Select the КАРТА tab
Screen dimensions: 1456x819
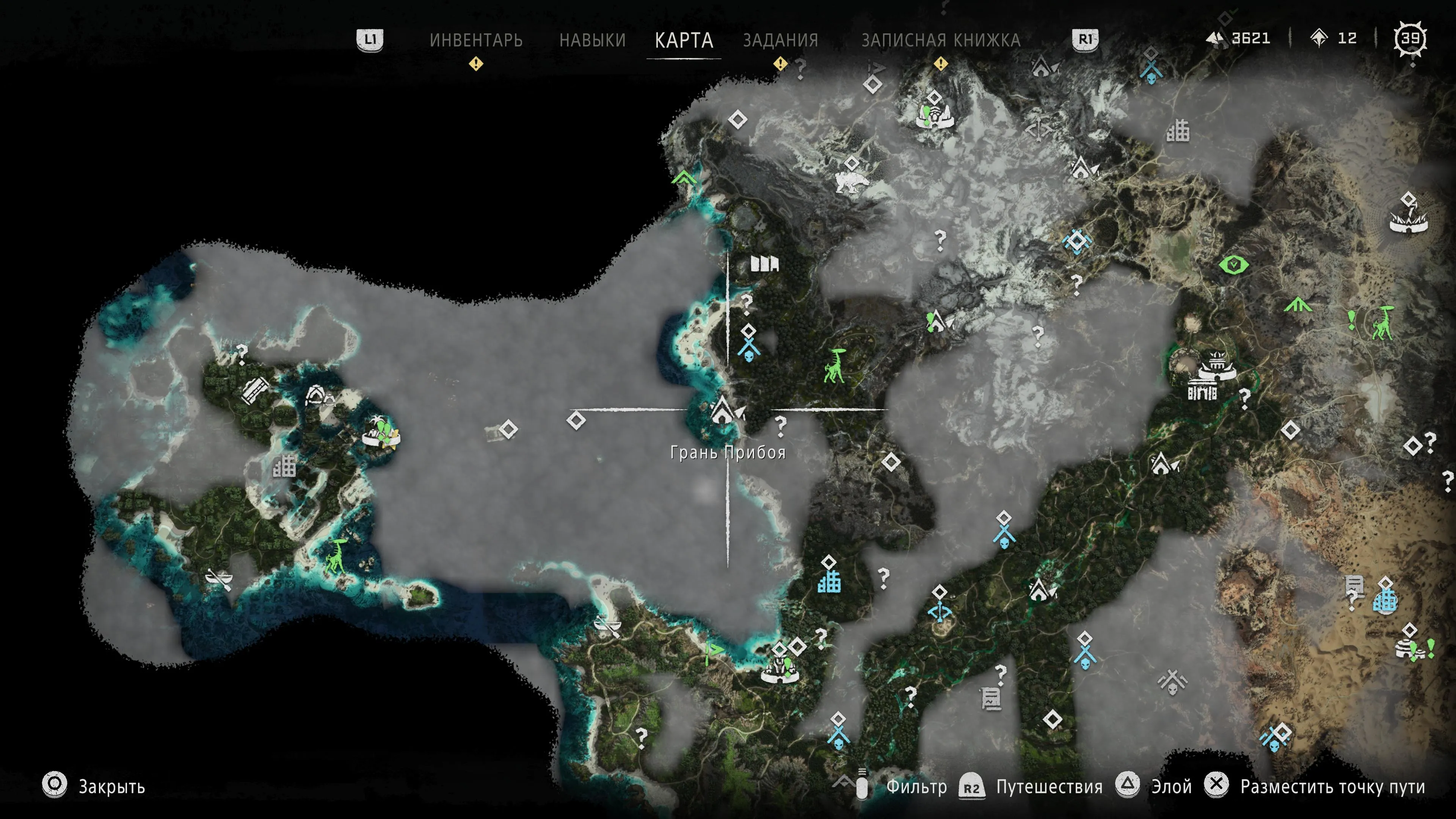point(684,40)
